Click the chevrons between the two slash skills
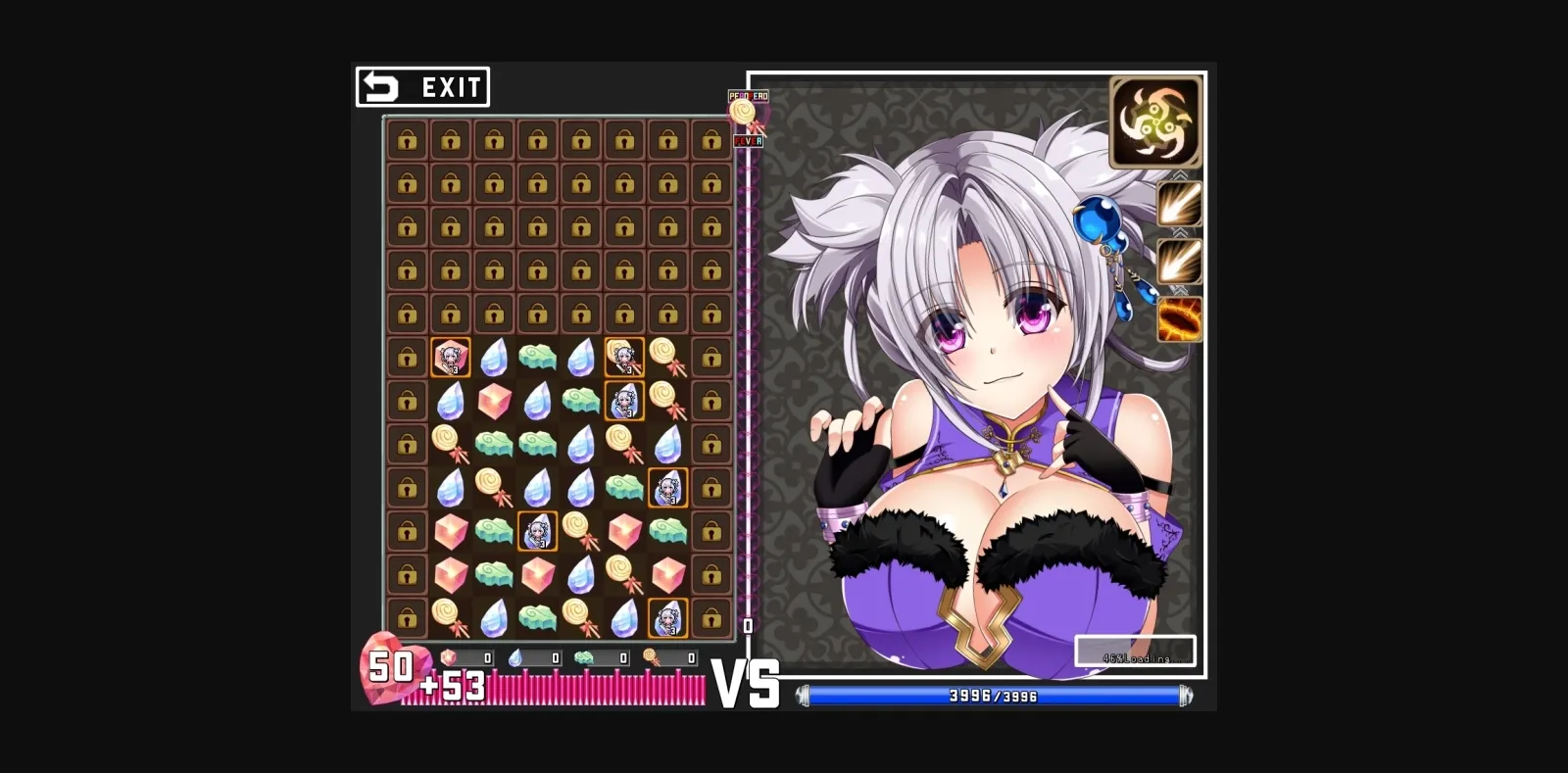 (1179, 232)
